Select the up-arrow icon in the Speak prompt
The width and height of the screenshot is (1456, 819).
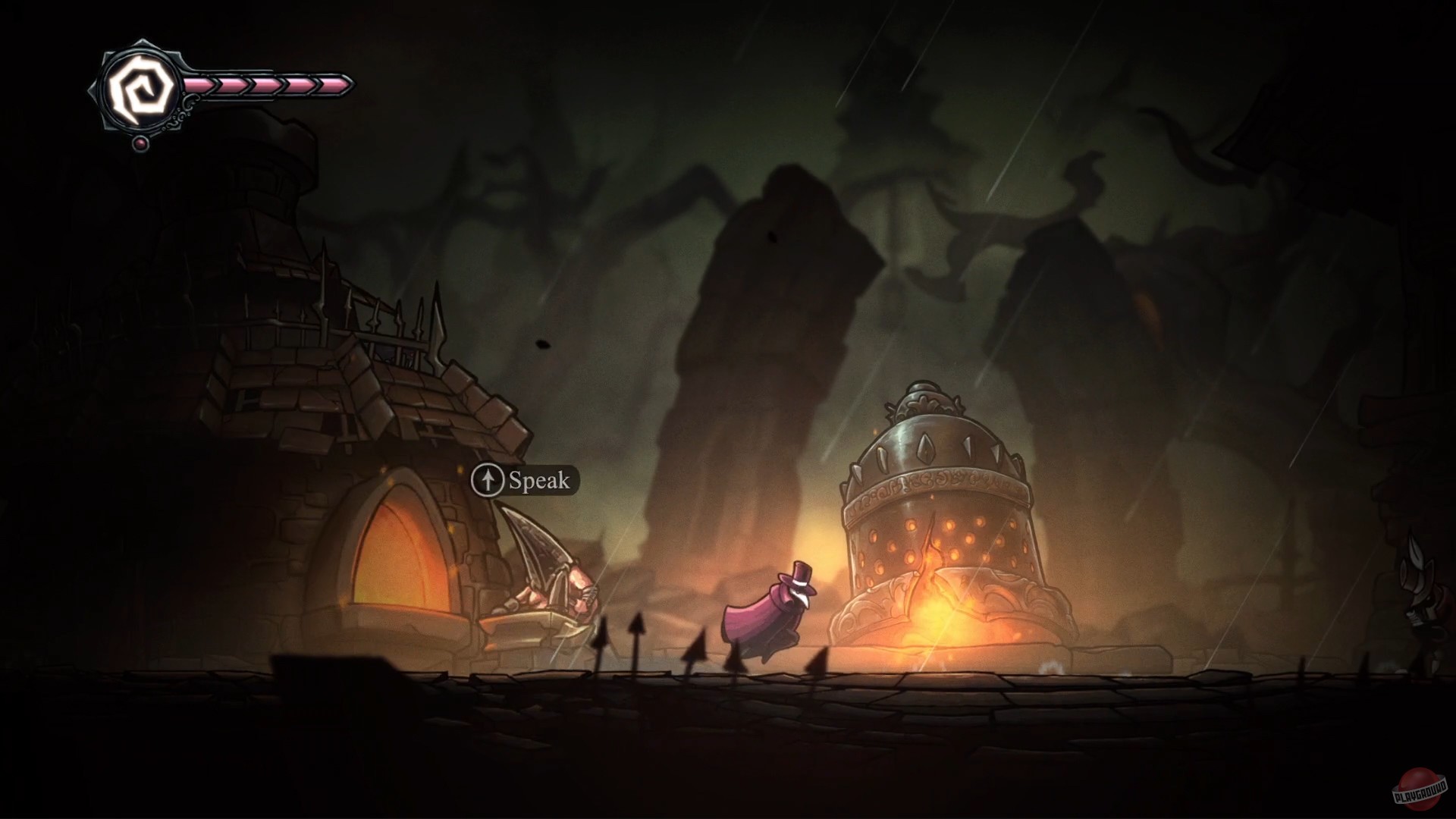pos(489,480)
